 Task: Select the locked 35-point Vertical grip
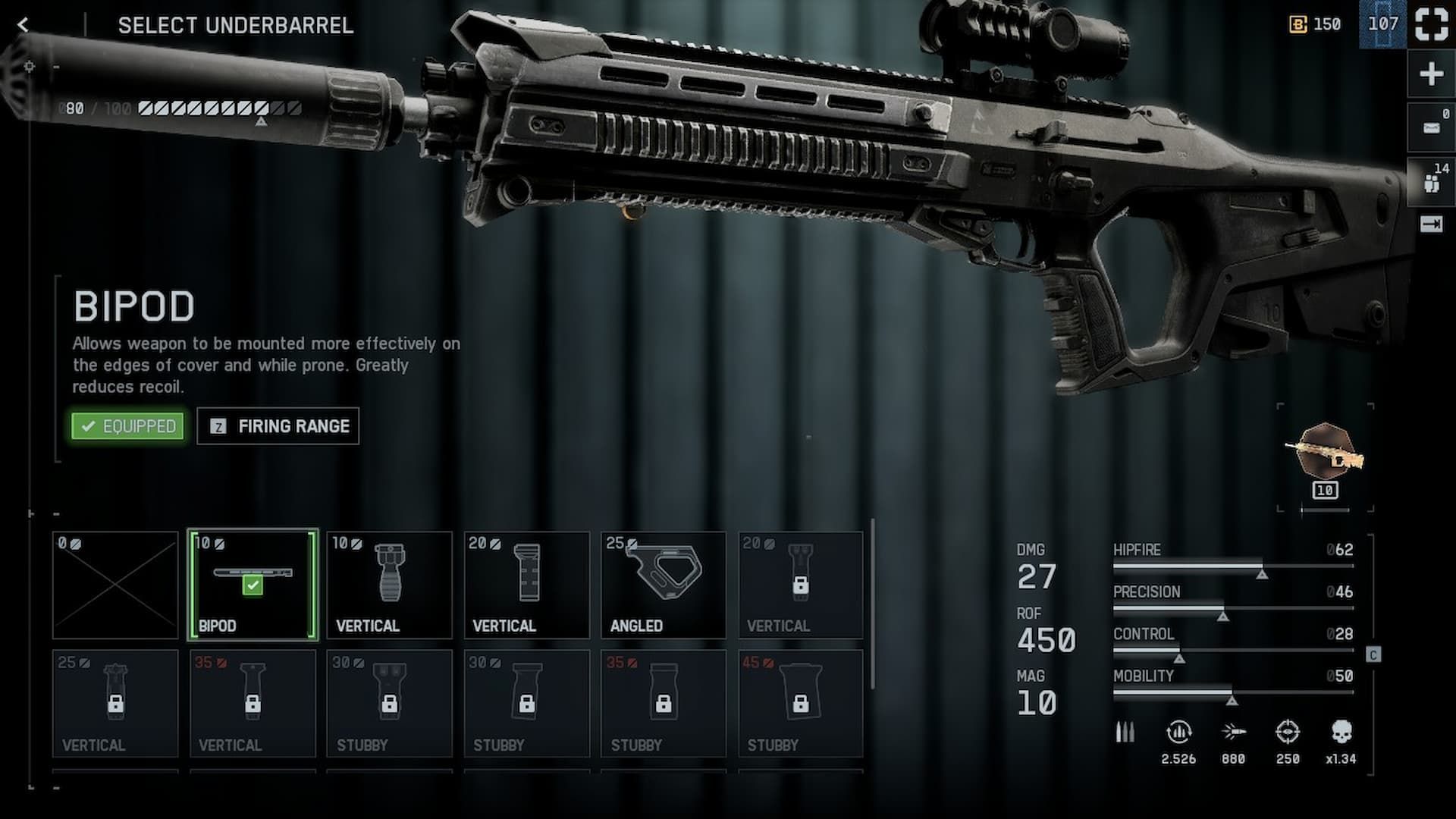[253, 704]
